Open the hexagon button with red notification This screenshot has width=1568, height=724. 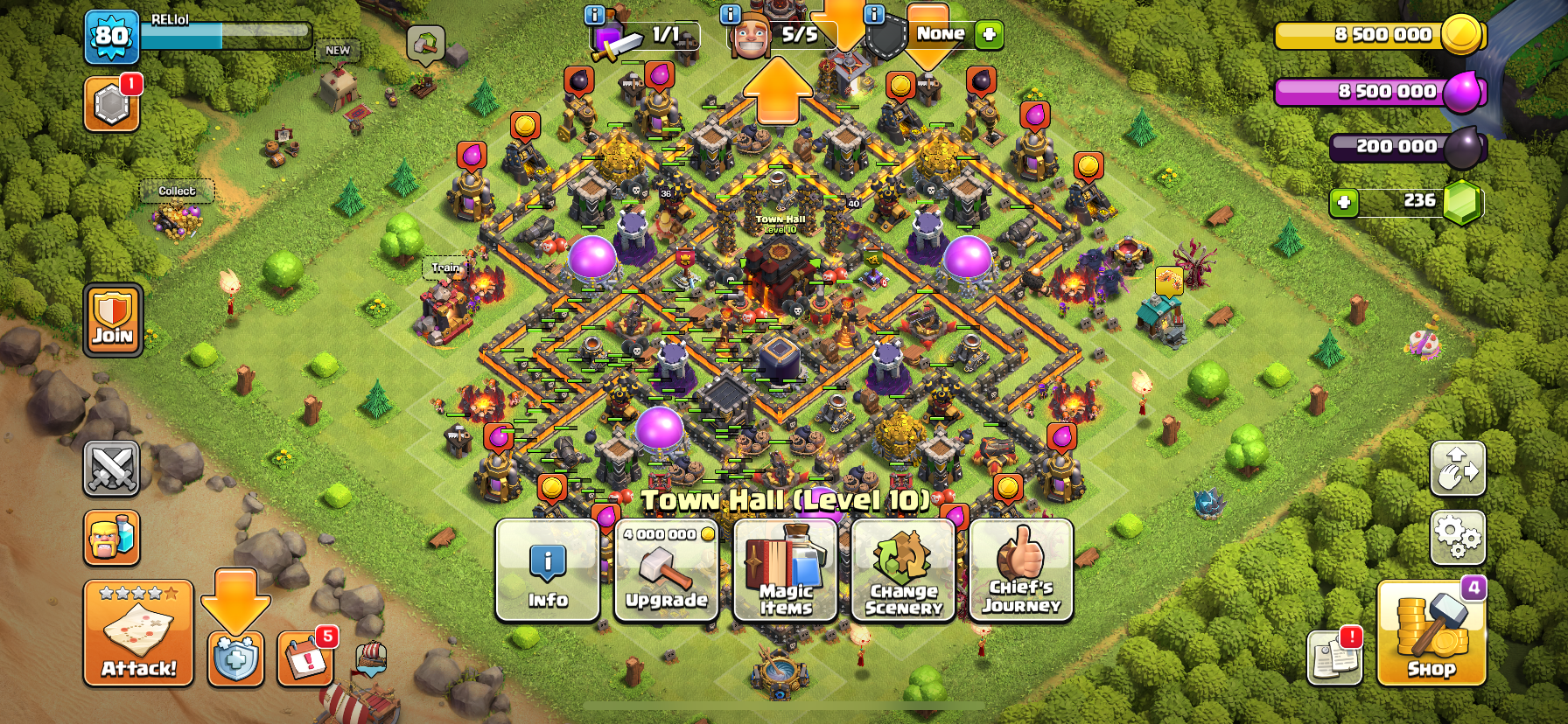click(x=112, y=105)
